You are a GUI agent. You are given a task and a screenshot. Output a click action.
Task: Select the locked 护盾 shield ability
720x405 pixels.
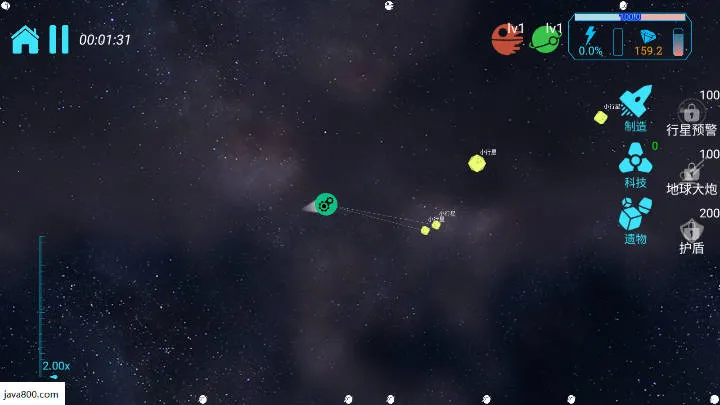pyautogui.click(x=691, y=233)
